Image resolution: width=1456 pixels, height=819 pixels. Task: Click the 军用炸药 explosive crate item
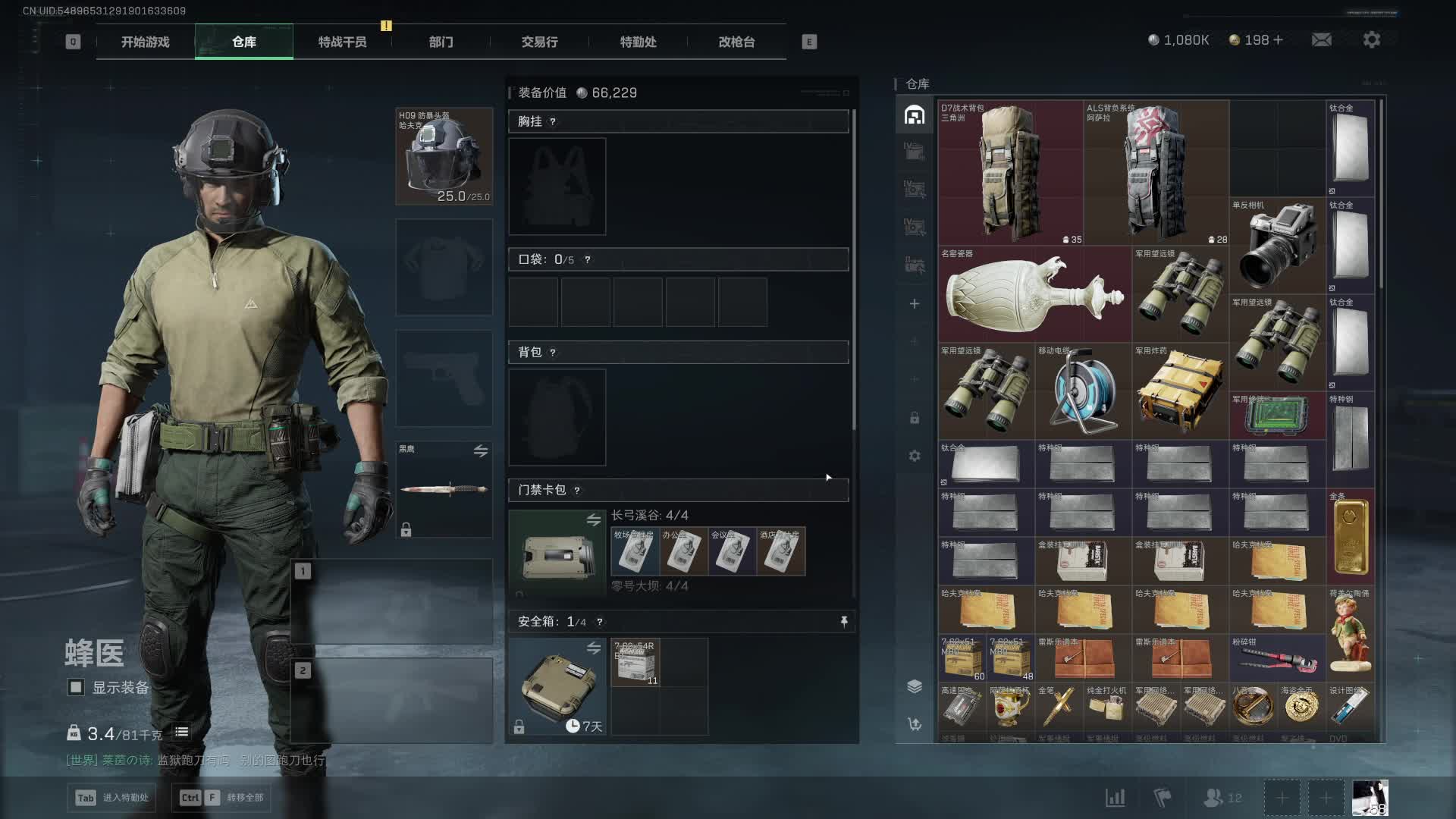(x=1180, y=391)
